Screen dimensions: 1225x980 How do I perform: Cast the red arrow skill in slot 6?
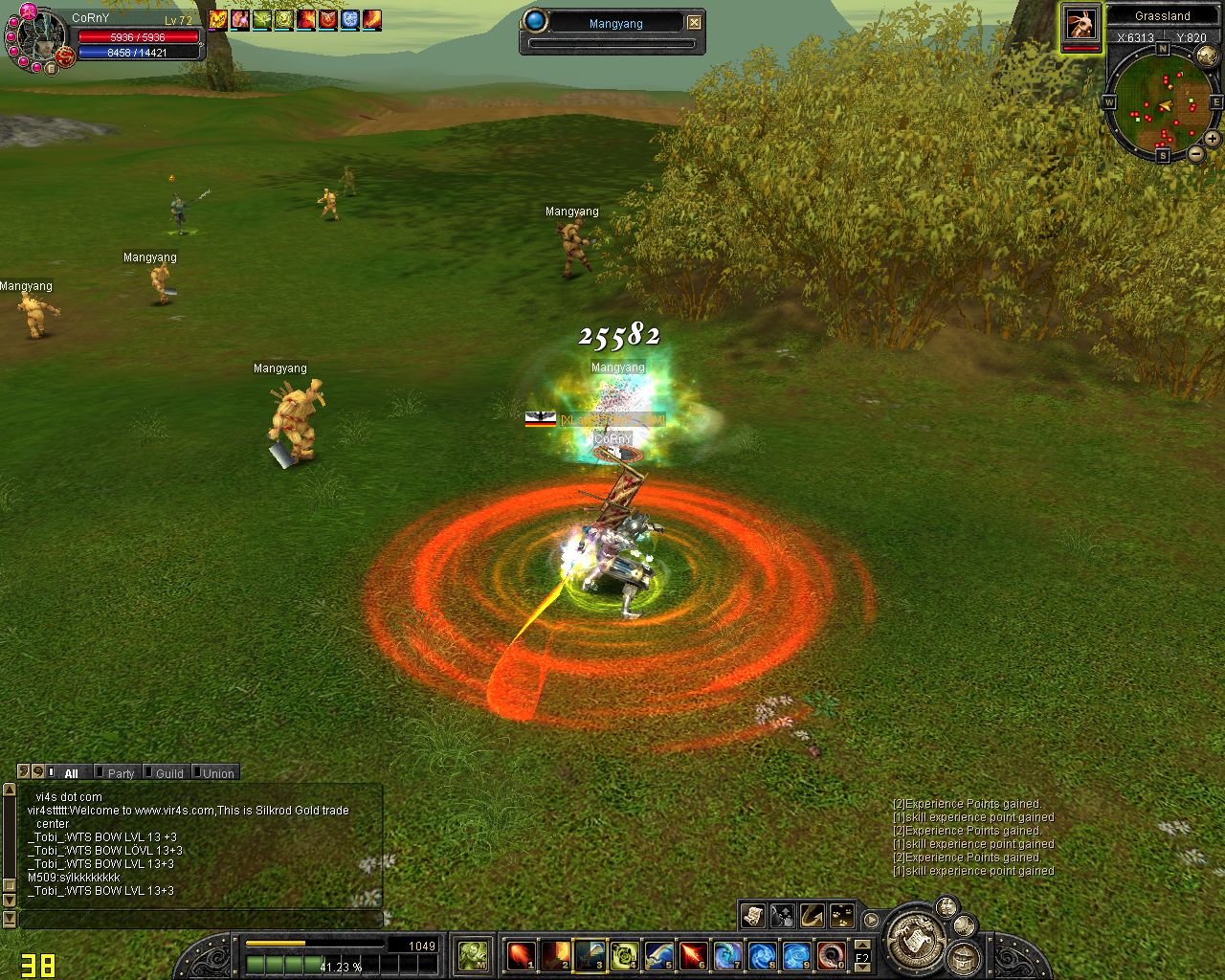coord(693,955)
